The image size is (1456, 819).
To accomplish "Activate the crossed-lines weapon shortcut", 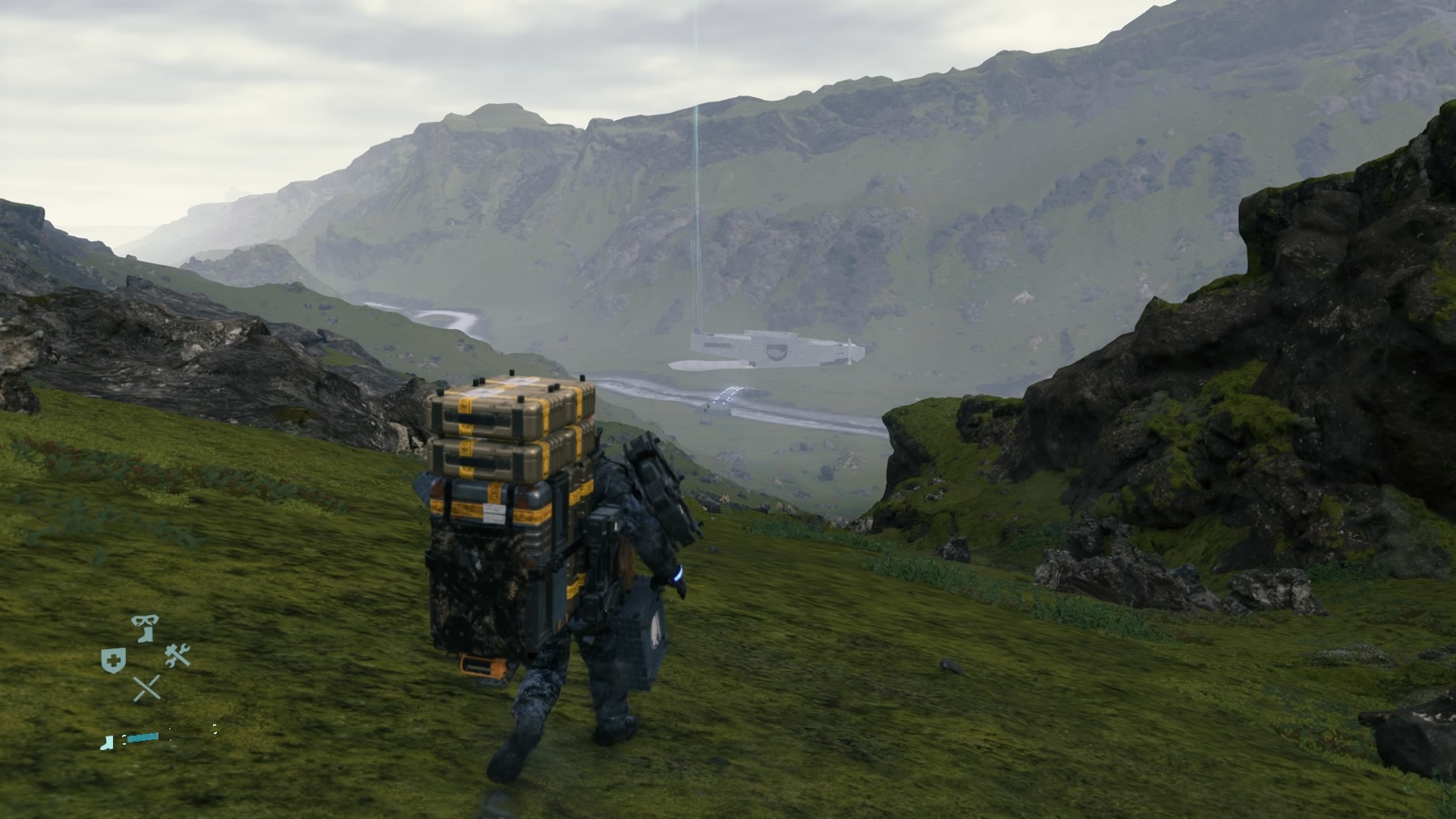I will point(146,688).
